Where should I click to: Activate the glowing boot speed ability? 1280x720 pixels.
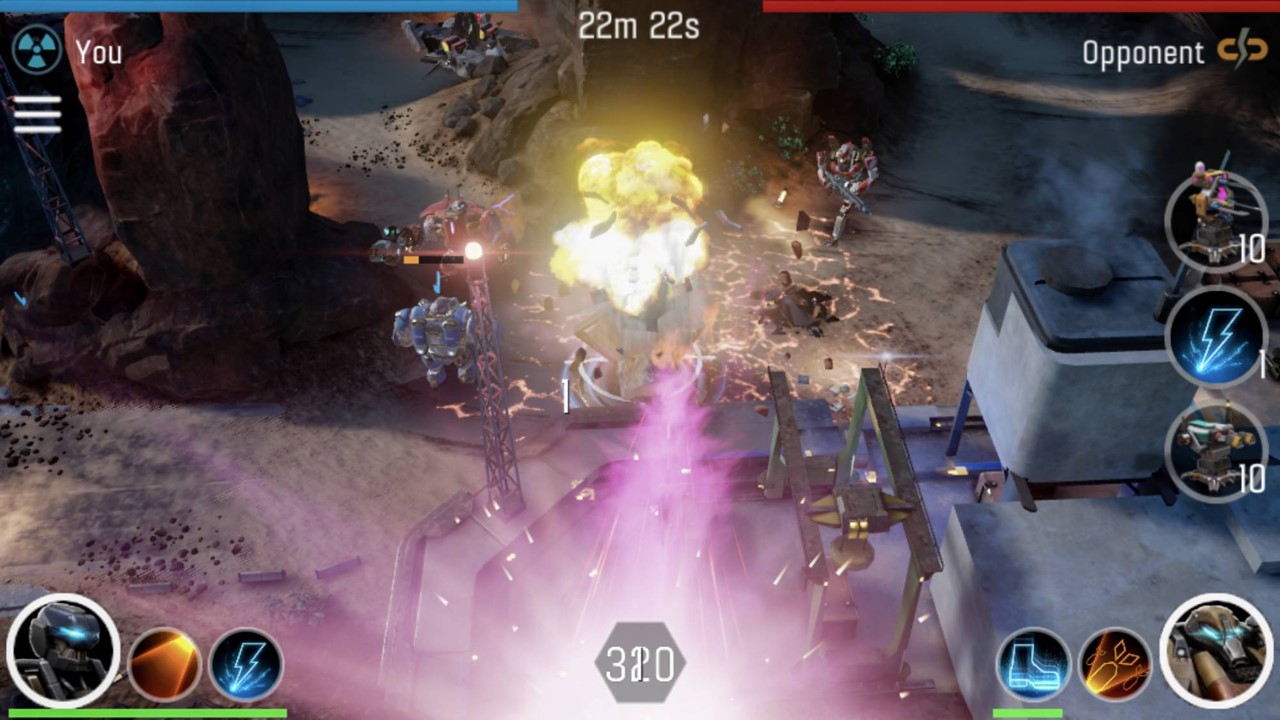(x=1033, y=665)
